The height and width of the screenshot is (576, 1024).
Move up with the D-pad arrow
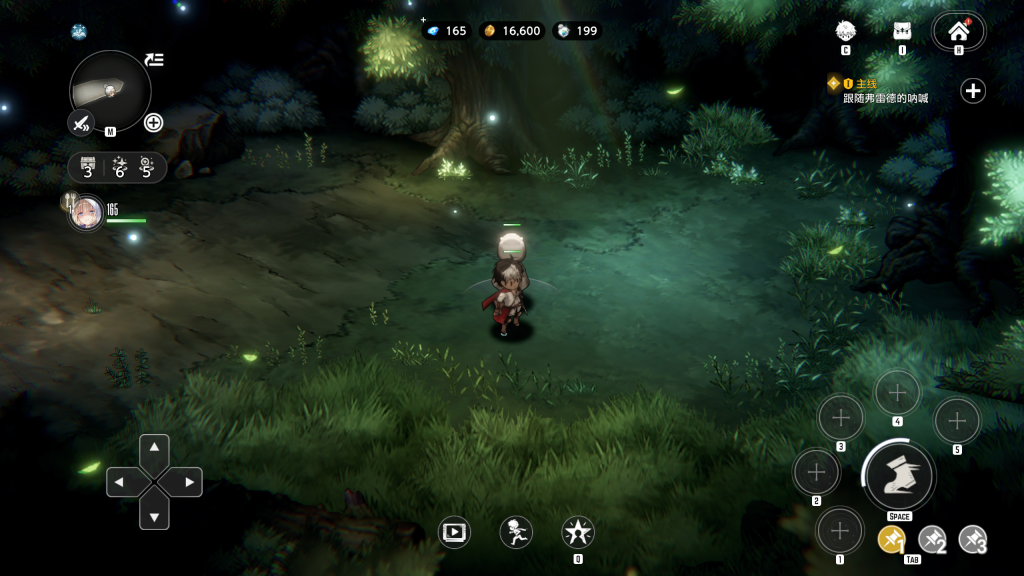click(154, 447)
